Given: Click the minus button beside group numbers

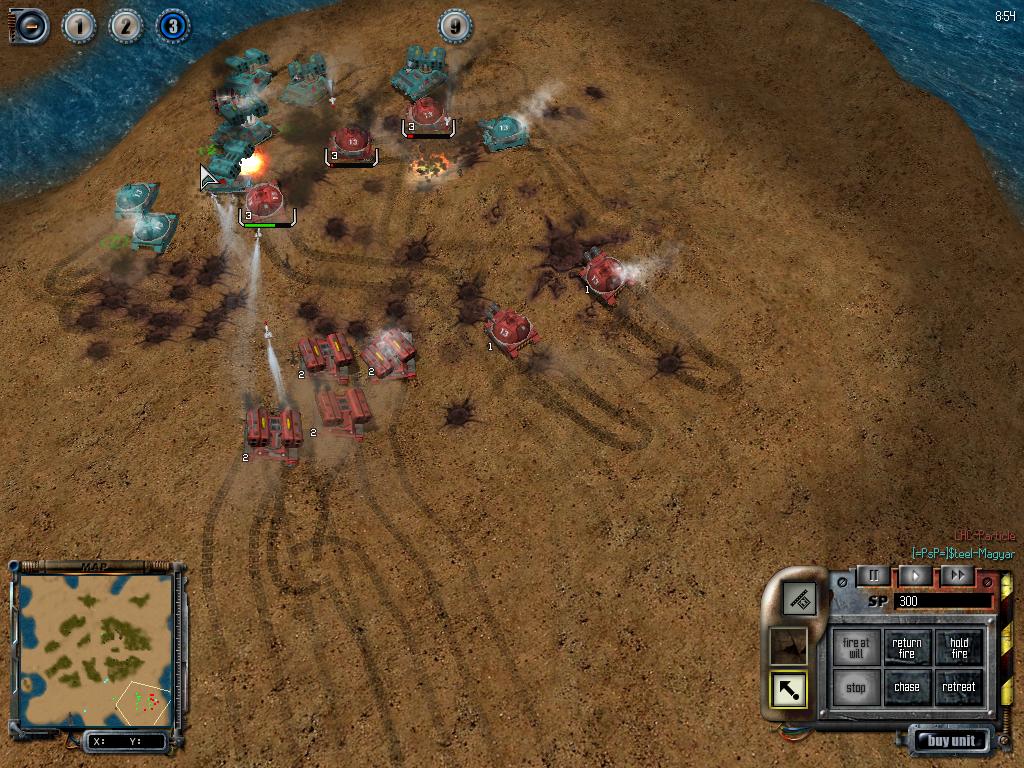Looking at the screenshot, I should coord(30,26).
